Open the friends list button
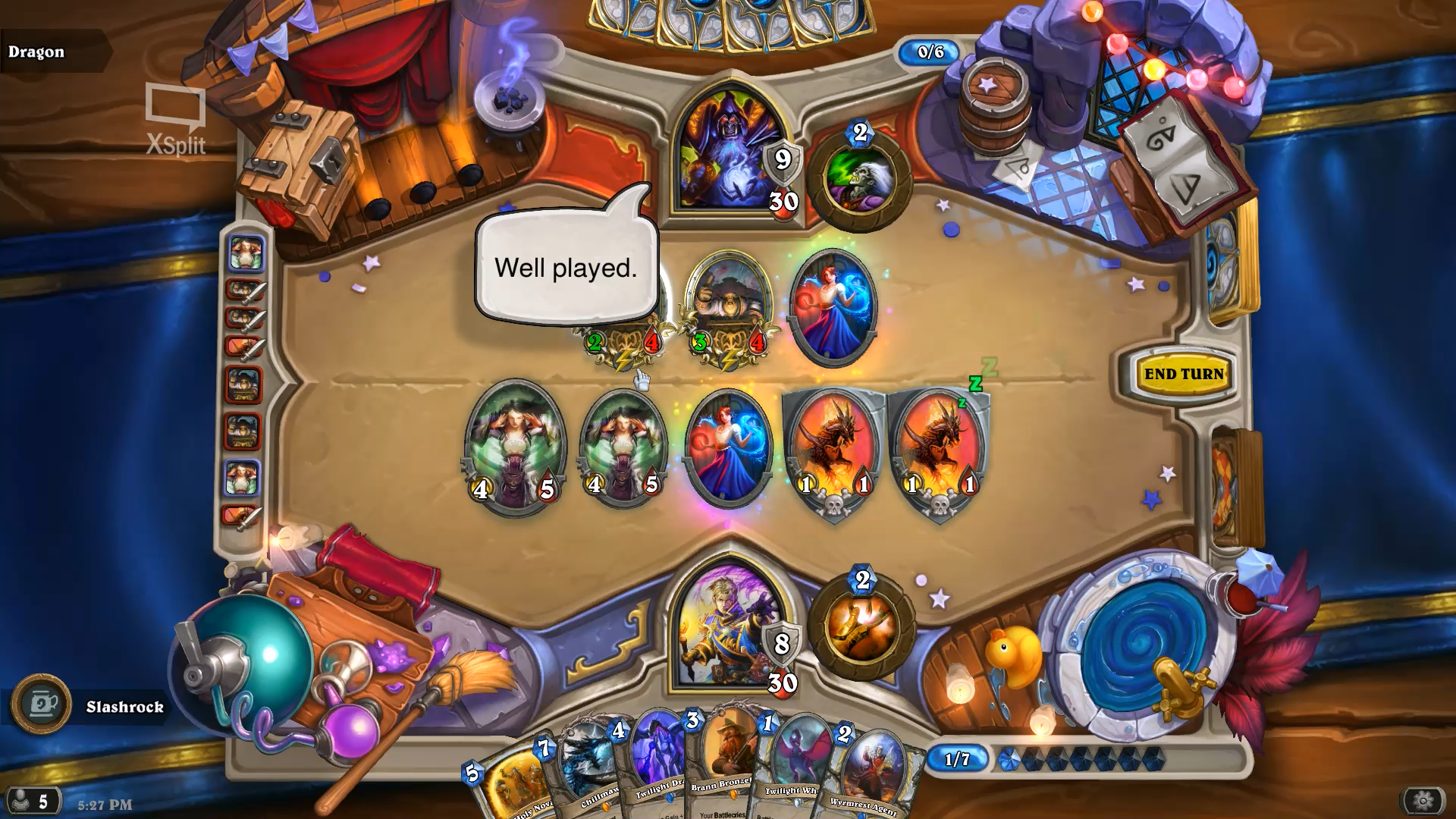Image resolution: width=1456 pixels, height=819 pixels. click(x=32, y=801)
